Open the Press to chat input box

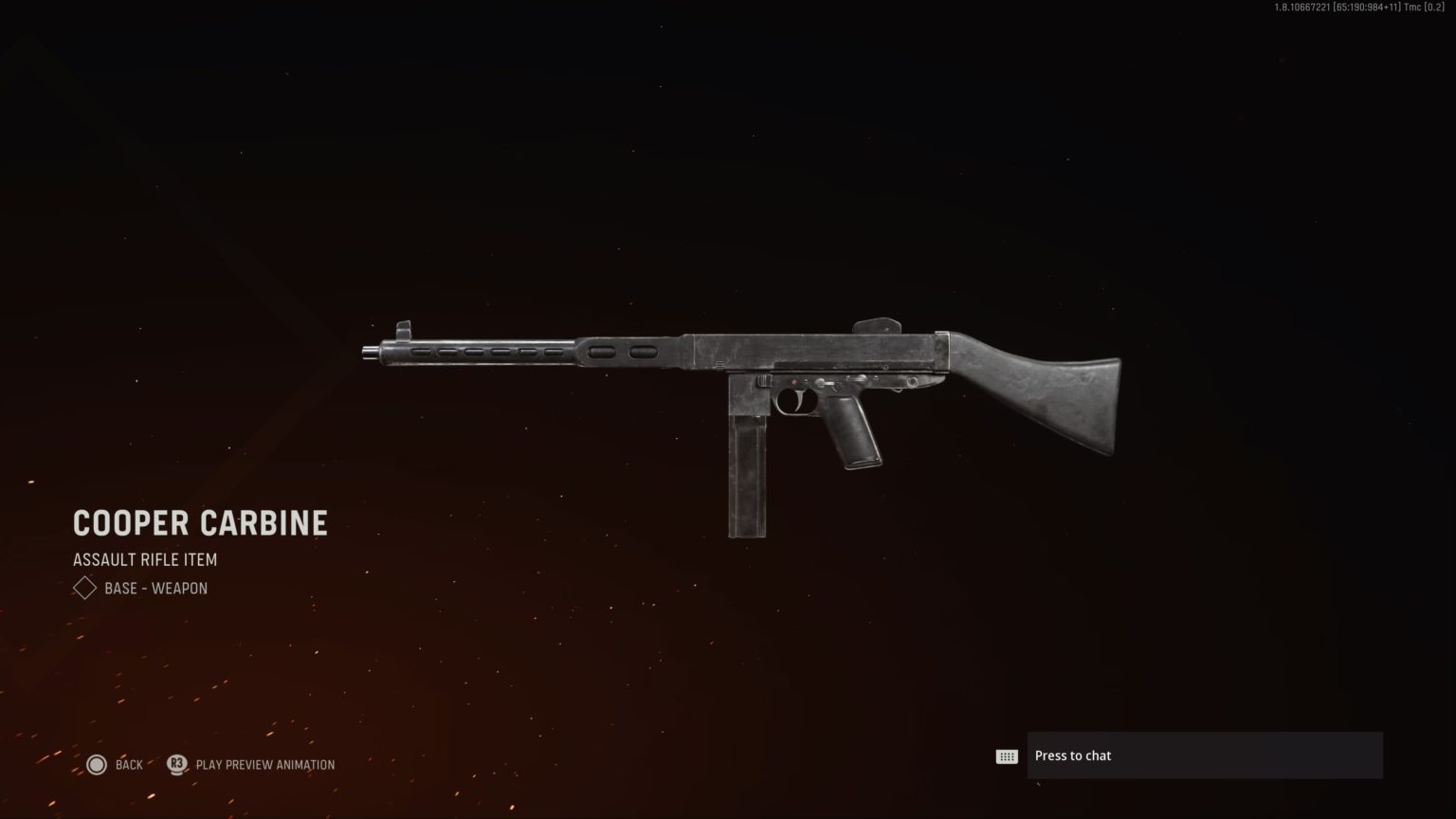[x=1204, y=755]
